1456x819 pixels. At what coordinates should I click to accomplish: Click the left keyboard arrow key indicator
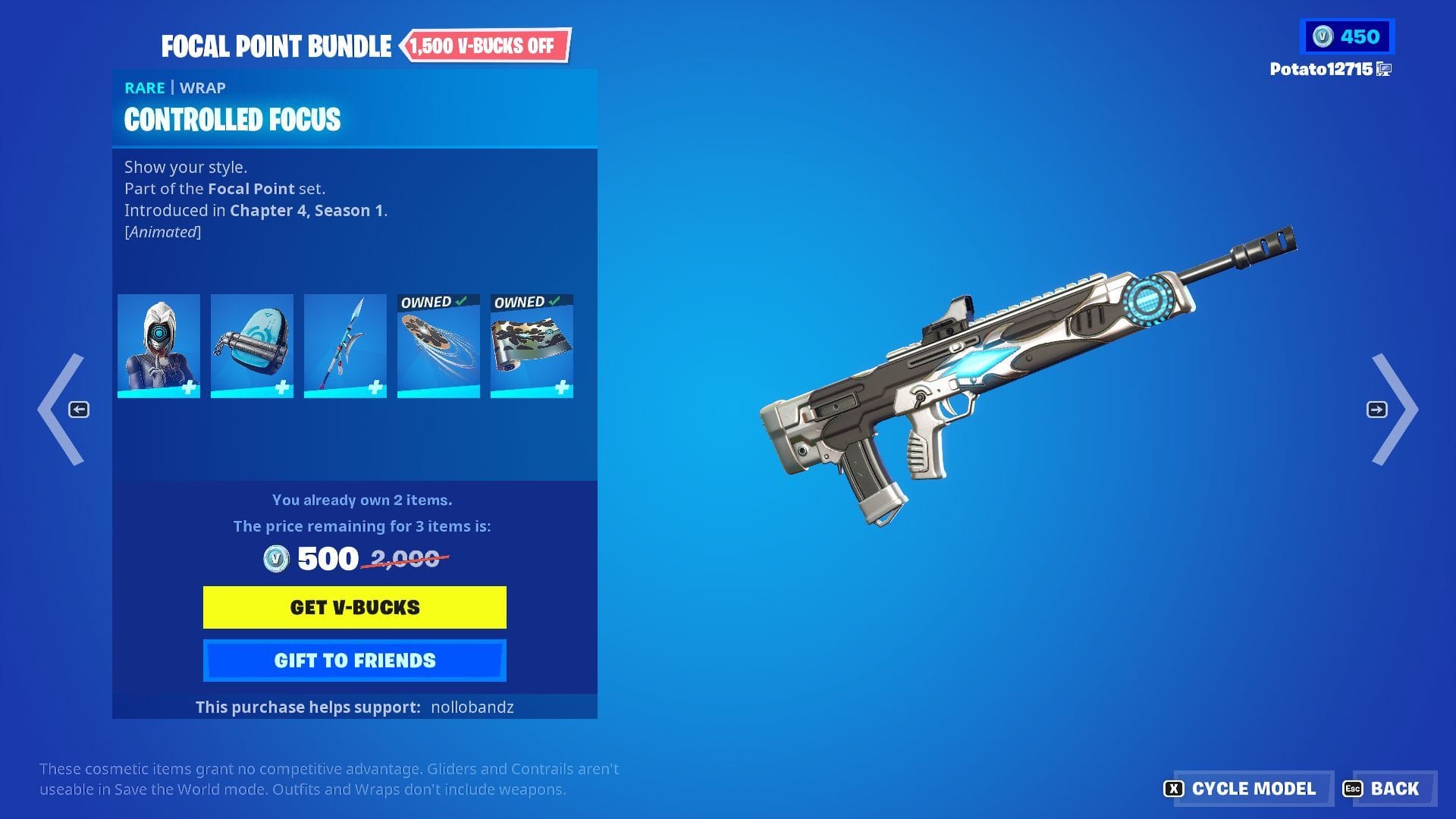pos(79,409)
